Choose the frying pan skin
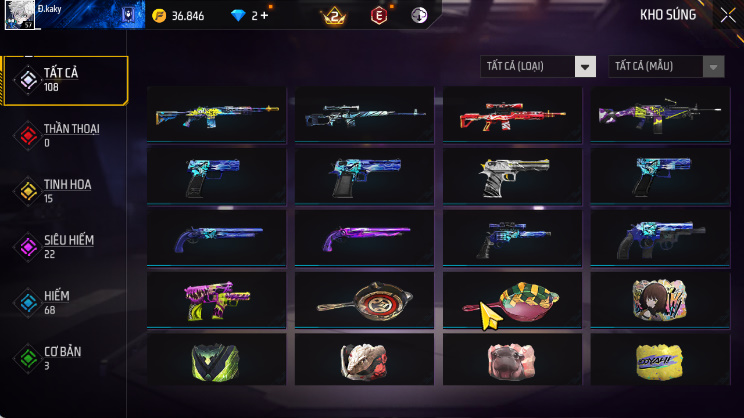The width and height of the screenshot is (744, 418). point(364,299)
